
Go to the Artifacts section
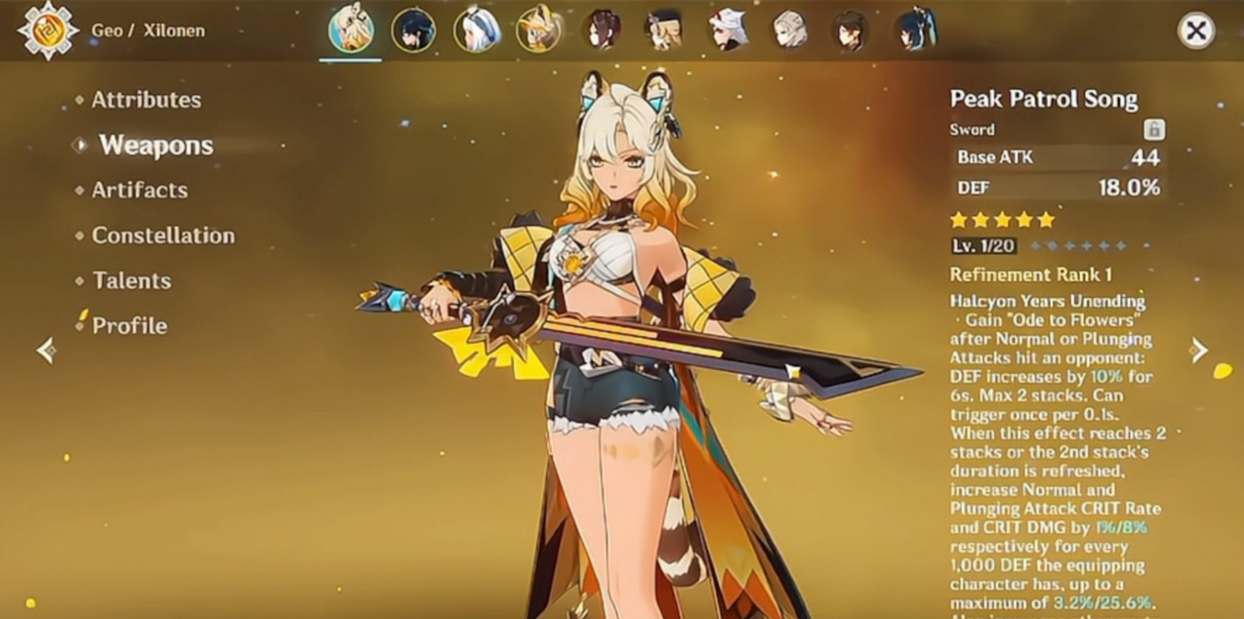139,190
